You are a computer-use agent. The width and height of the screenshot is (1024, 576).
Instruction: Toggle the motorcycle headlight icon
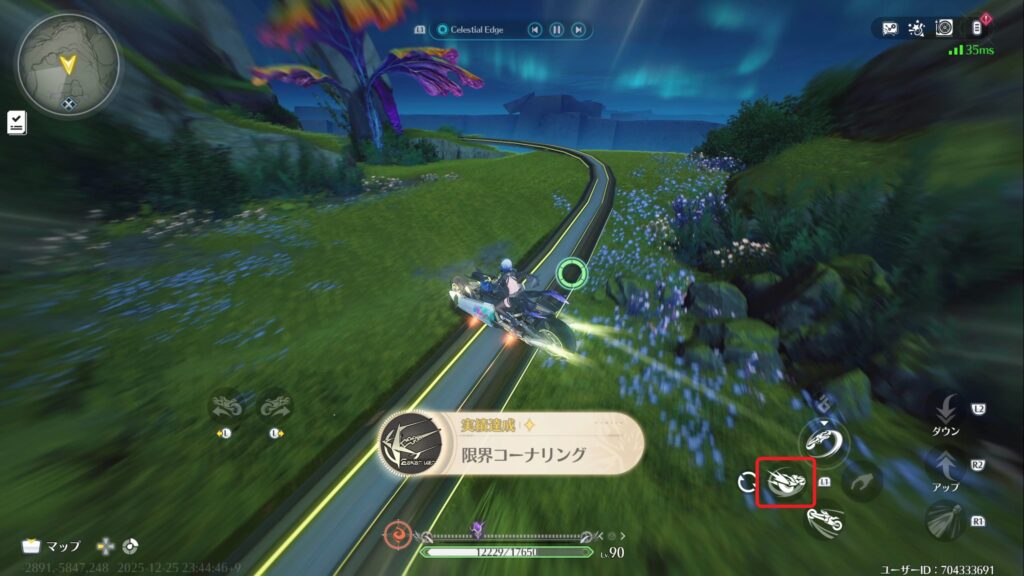[x=944, y=520]
